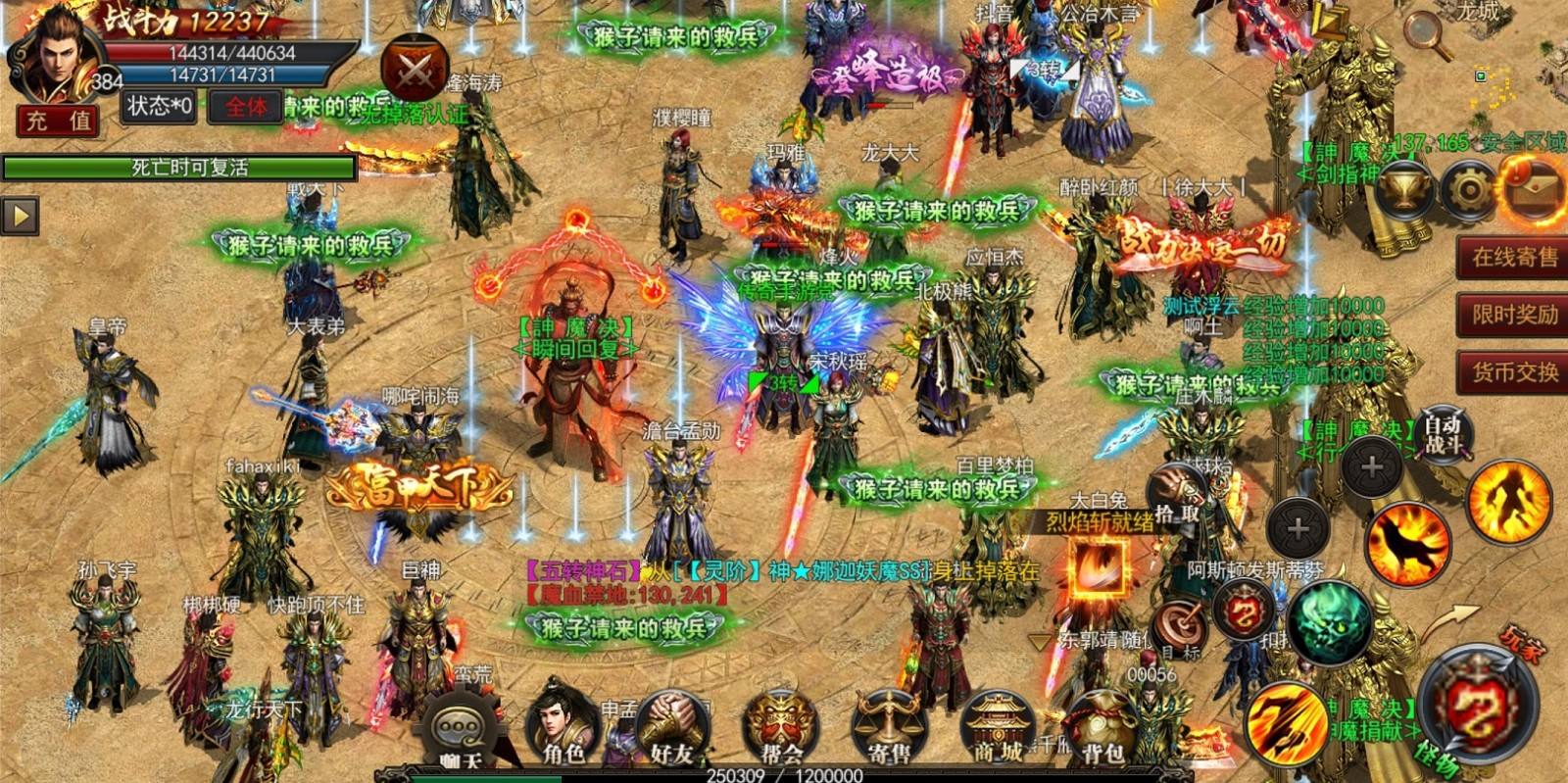Open the settings gear icon

(x=1468, y=189)
